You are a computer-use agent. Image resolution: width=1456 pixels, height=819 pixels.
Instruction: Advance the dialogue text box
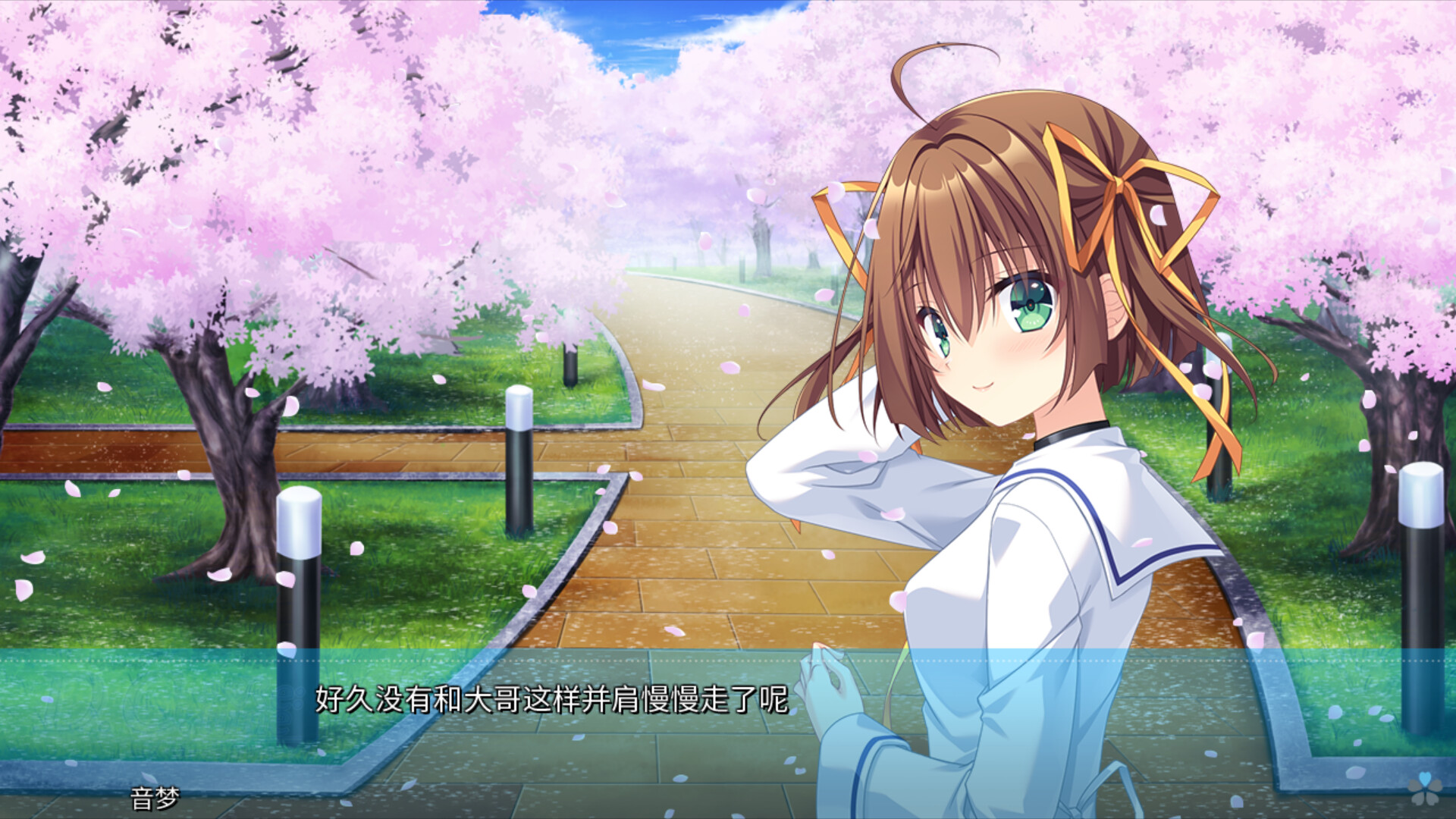pyautogui.click(x=551, y=699)
